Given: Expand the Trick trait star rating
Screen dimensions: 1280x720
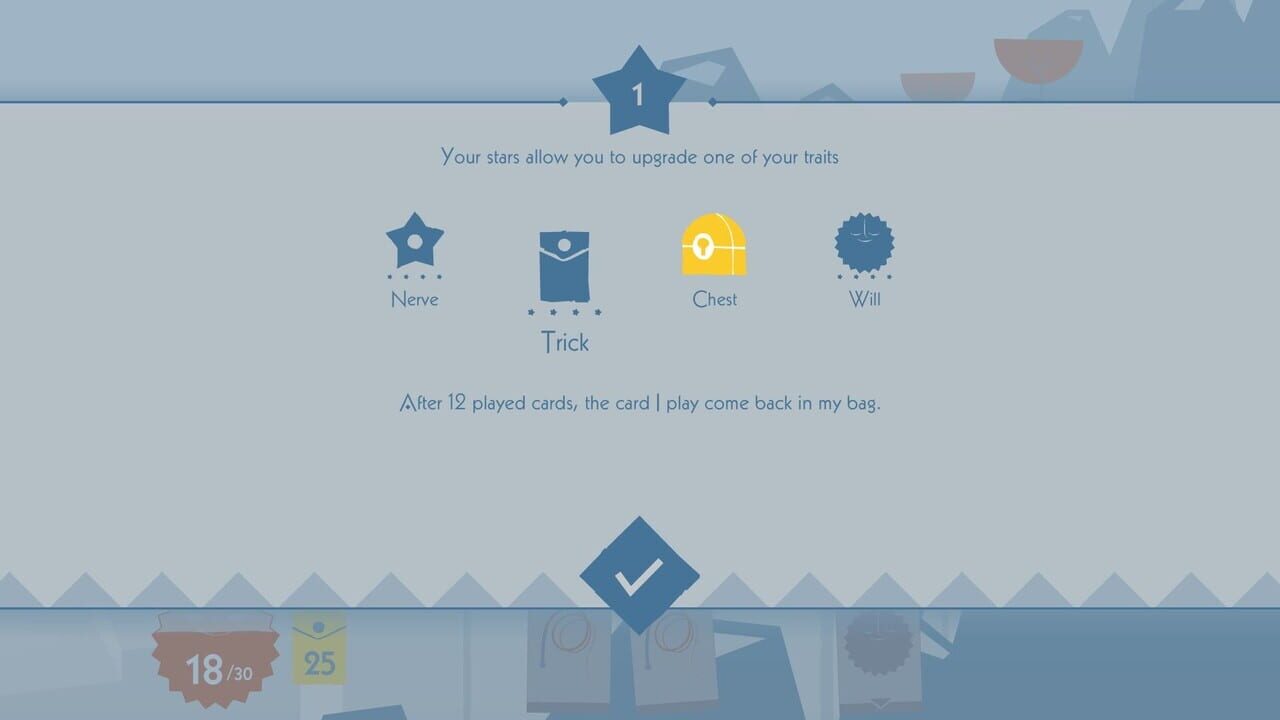Looking at the screenshot, I should (565, 313).
